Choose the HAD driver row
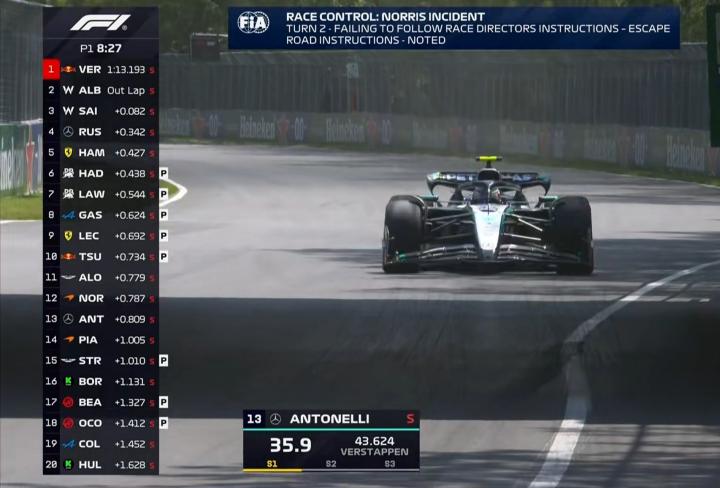Screen dimensions: 720x488 coord(100,173)
